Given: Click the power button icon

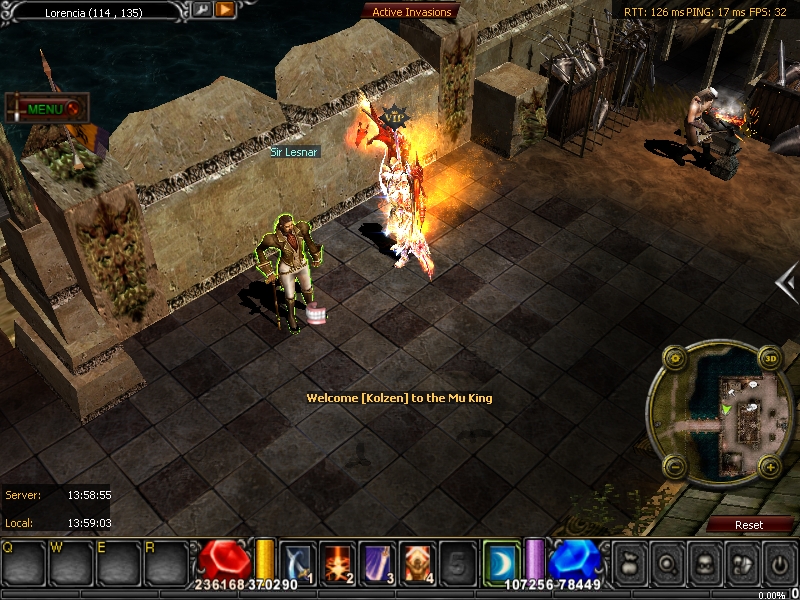Looking at the screenshot, I should click(x=779, y=563).
